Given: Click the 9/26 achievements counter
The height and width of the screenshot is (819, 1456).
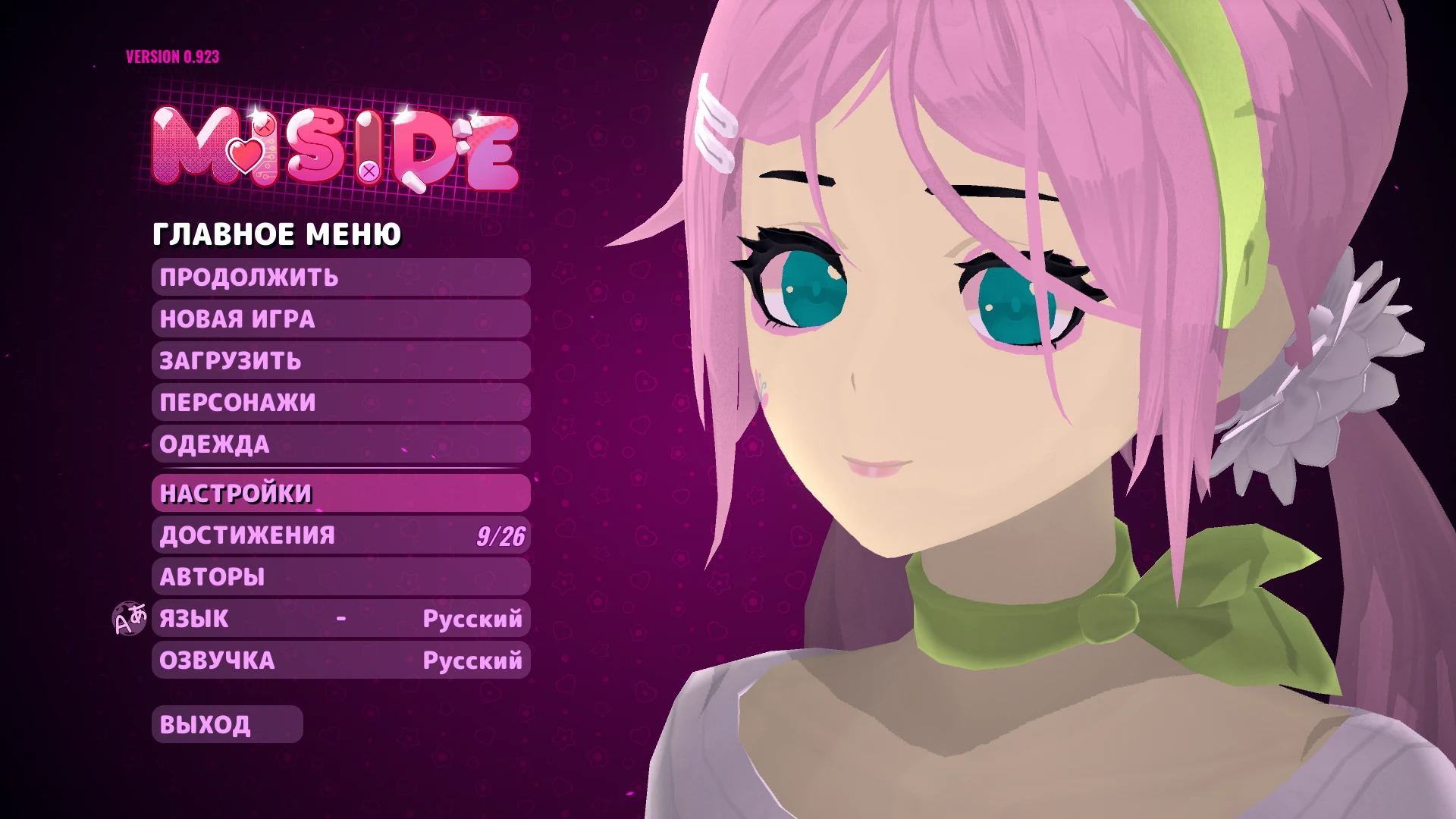Looking at the screenshot, I should tap(502, 535).
